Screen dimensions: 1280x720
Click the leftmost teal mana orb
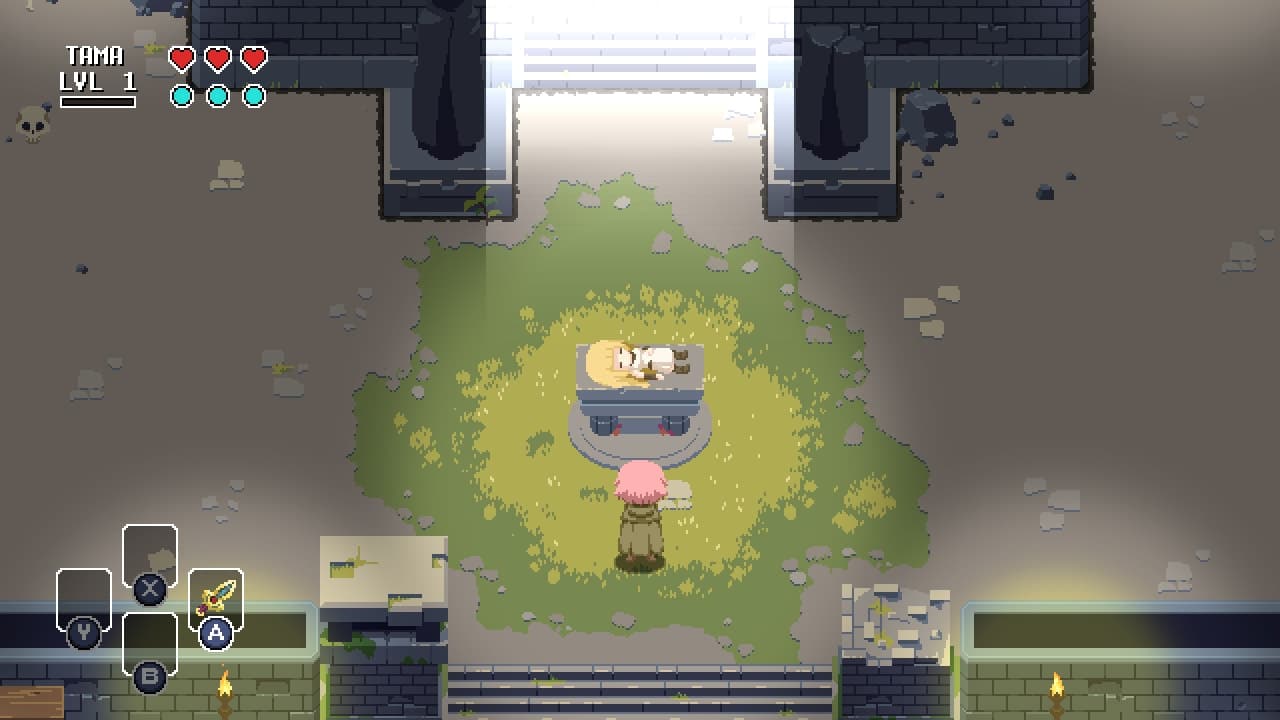coord(180,95)
